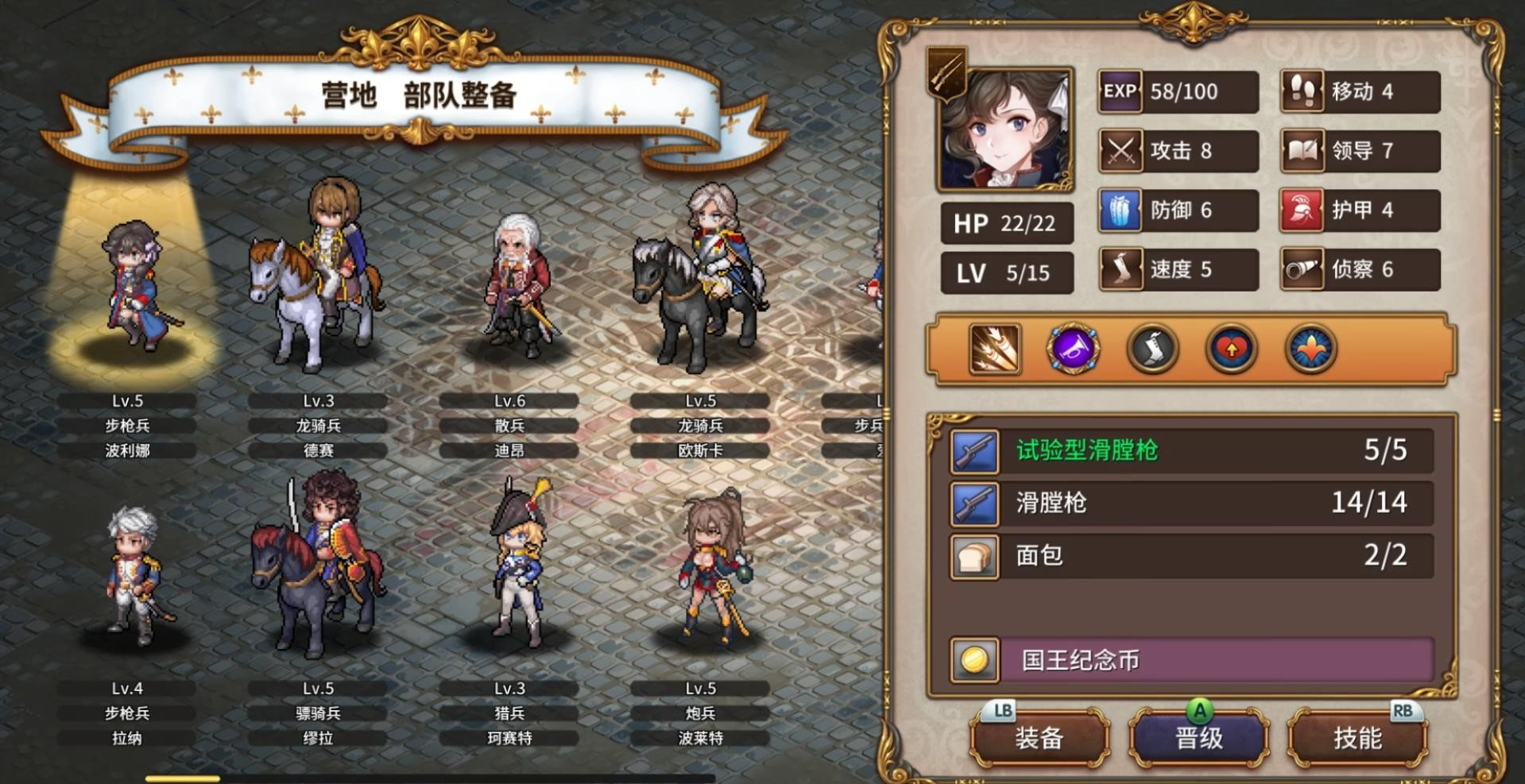1525x784 pixels.
Task: Choose the 面包 bread item row
Action: (x=1192, y=555)
